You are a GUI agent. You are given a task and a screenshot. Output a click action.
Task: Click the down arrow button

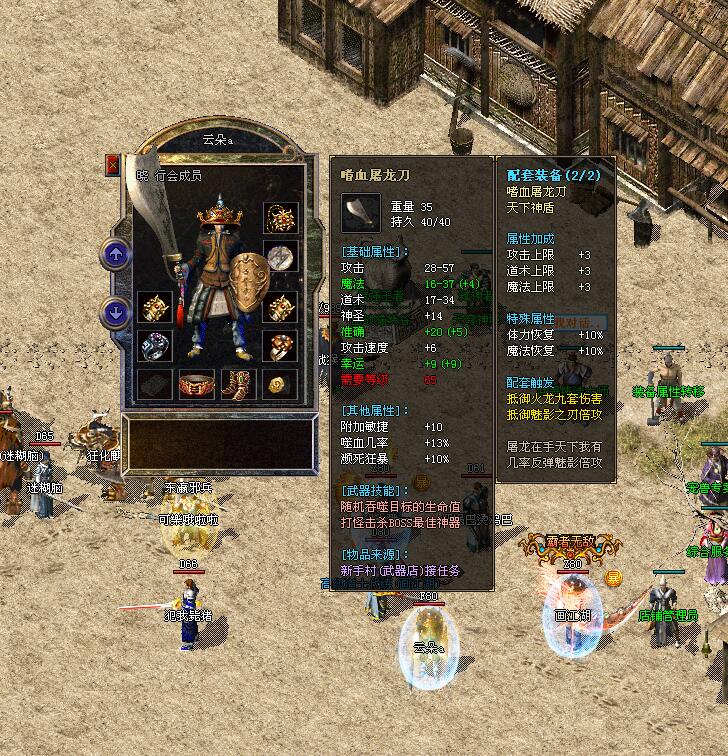(116, 313)
